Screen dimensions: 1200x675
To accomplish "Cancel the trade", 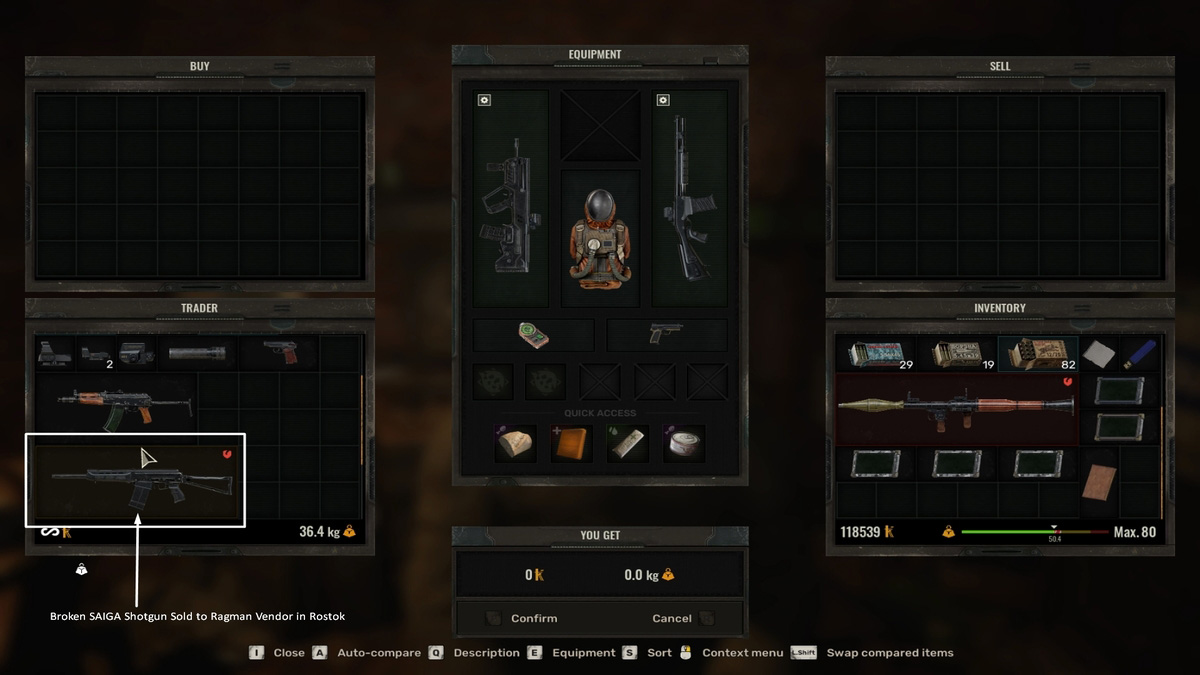I will (x=672, y=618).
